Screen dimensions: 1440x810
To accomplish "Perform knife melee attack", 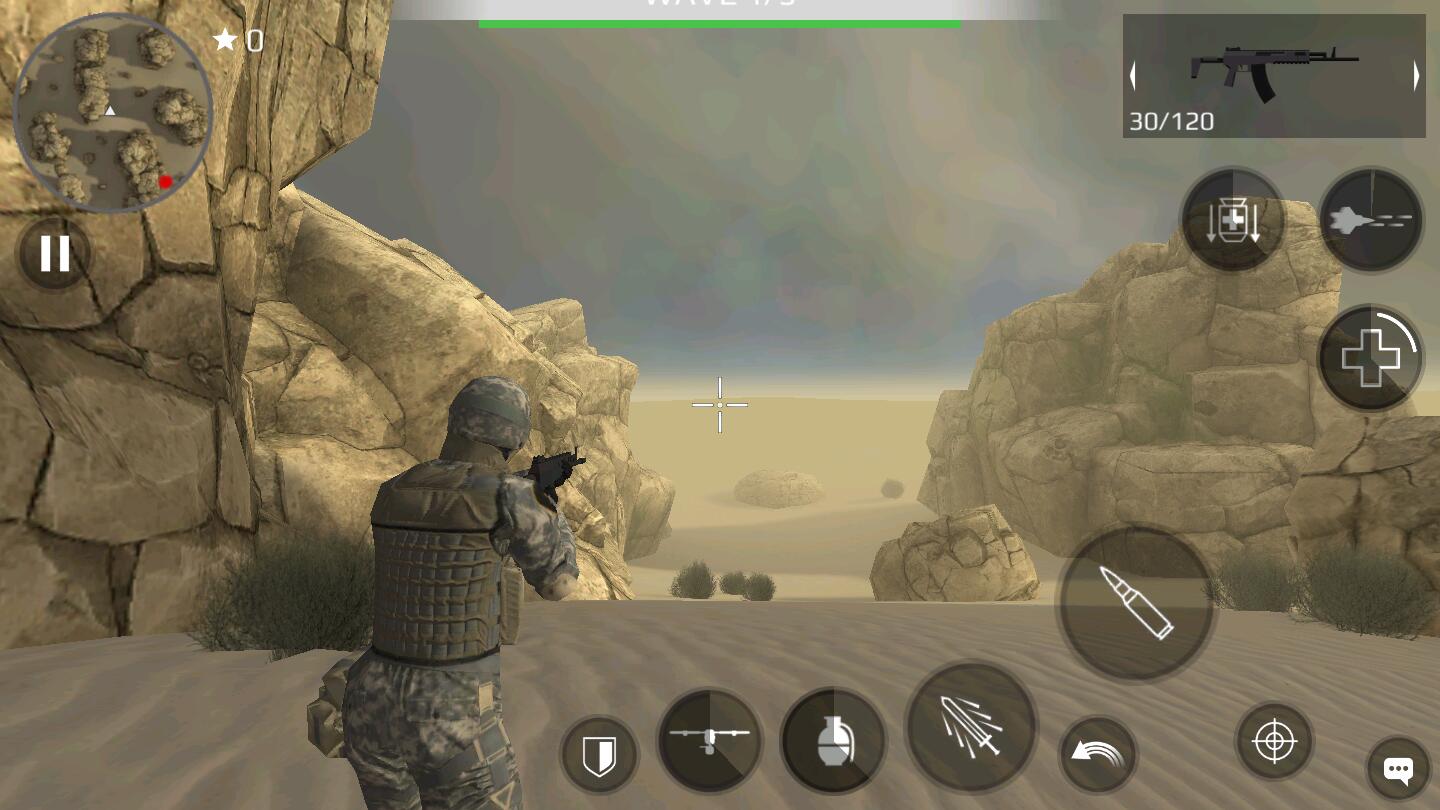I will tap(970, 727).
